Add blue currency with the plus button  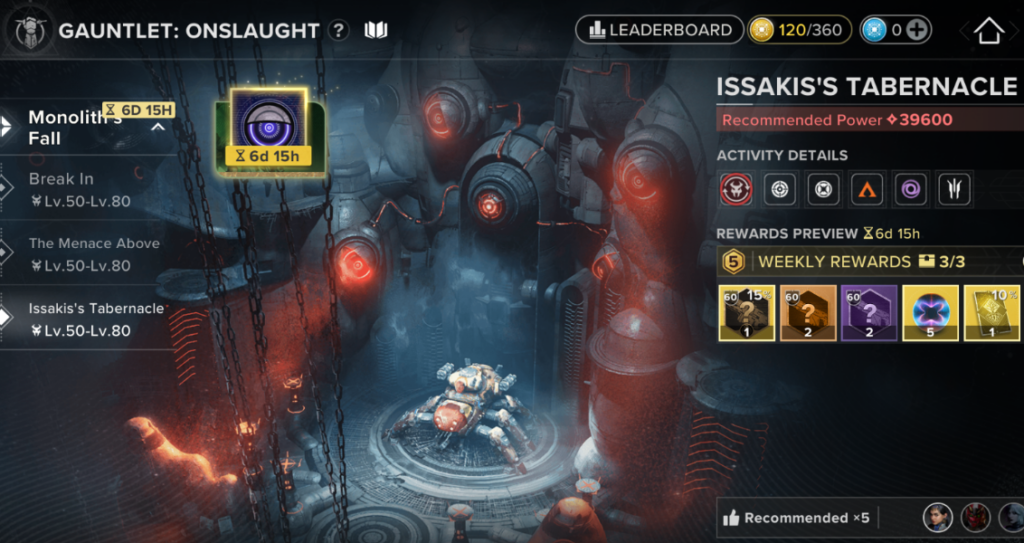918,30
